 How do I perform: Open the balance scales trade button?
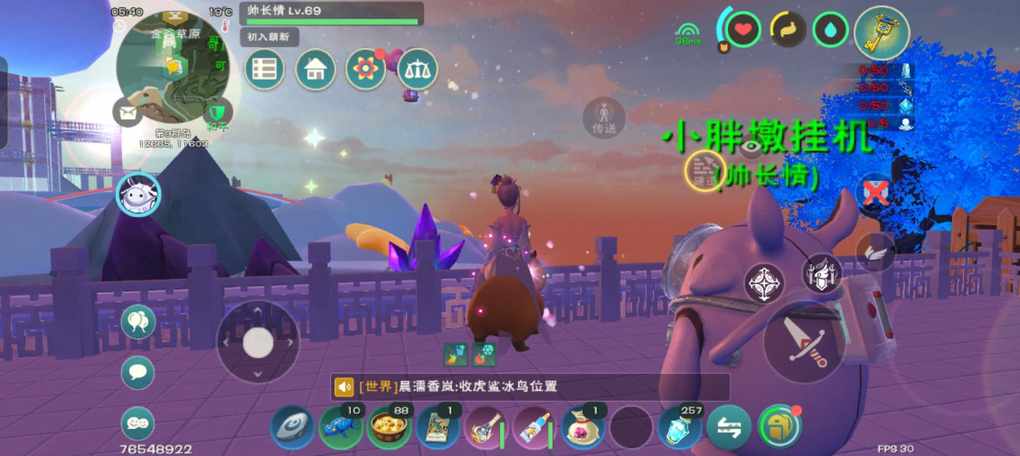(x=417, y=69)
